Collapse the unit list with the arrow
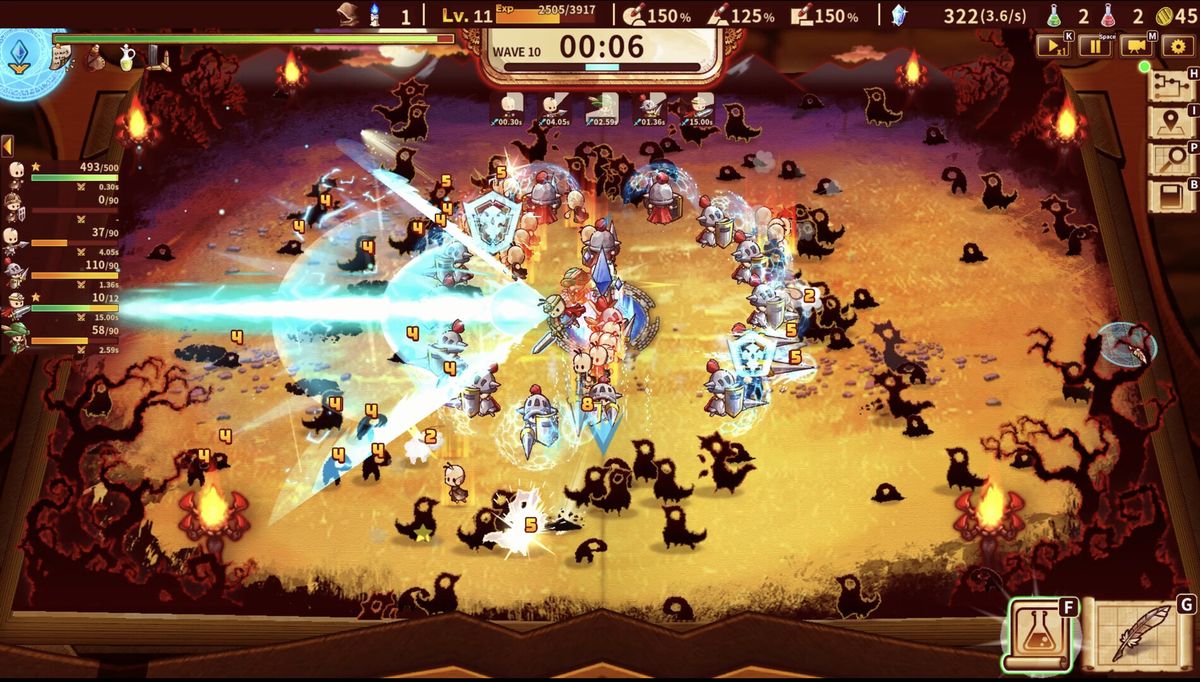Screen dimensions: 1200x682 7,147
